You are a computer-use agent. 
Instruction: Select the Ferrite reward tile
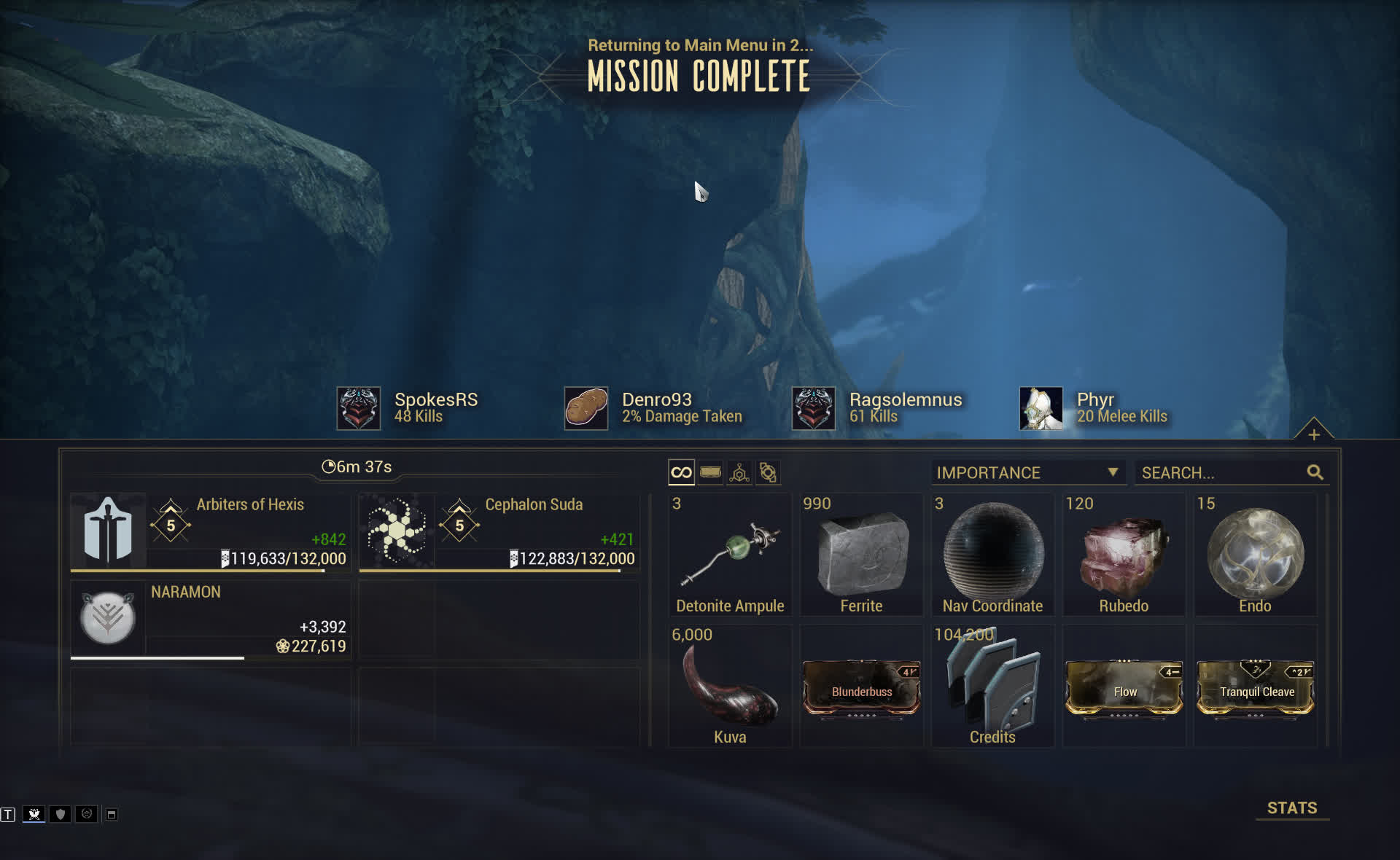[x=861, y=555]
